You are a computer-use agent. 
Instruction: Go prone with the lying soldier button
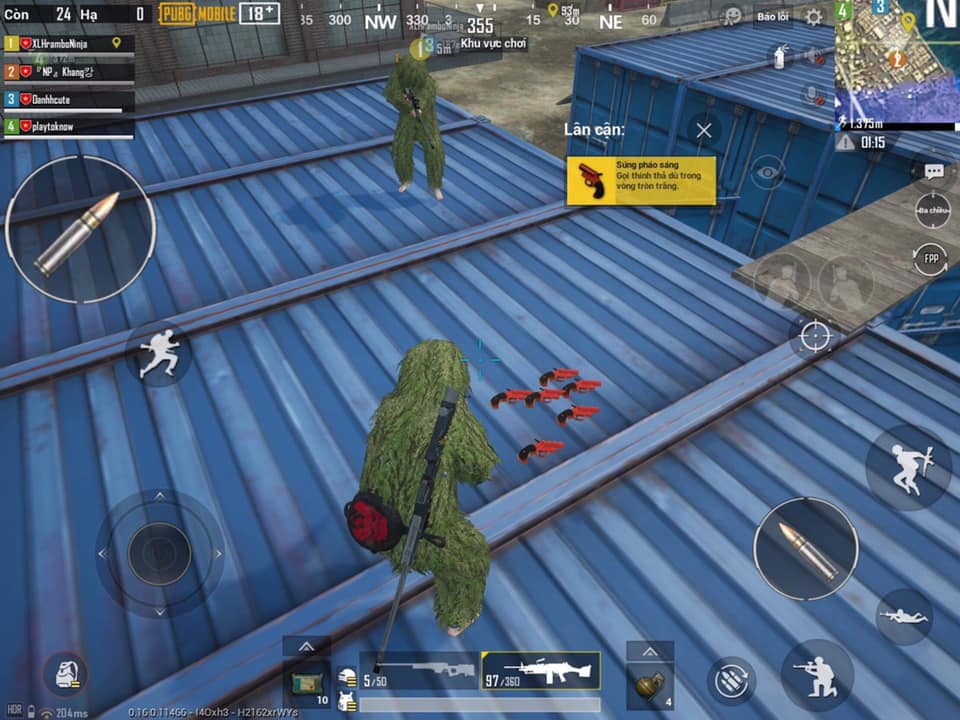(904, 616)
